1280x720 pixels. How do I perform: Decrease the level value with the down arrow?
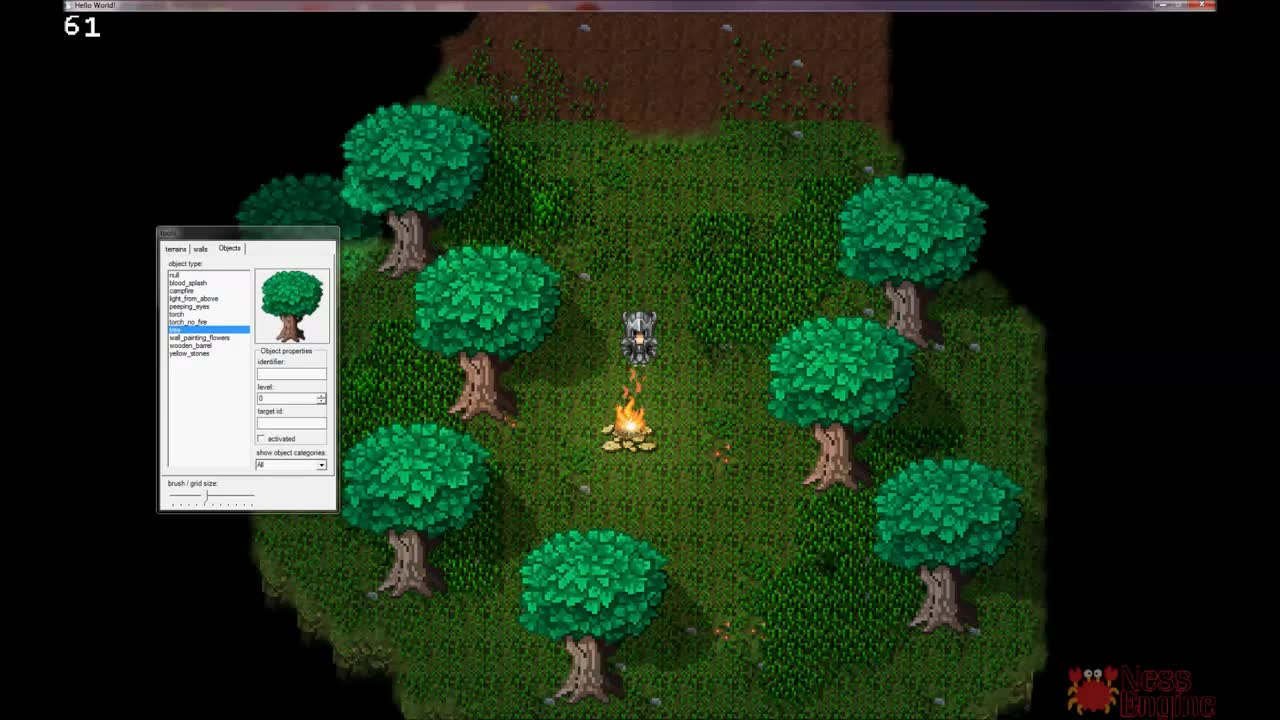click(321, 401)
